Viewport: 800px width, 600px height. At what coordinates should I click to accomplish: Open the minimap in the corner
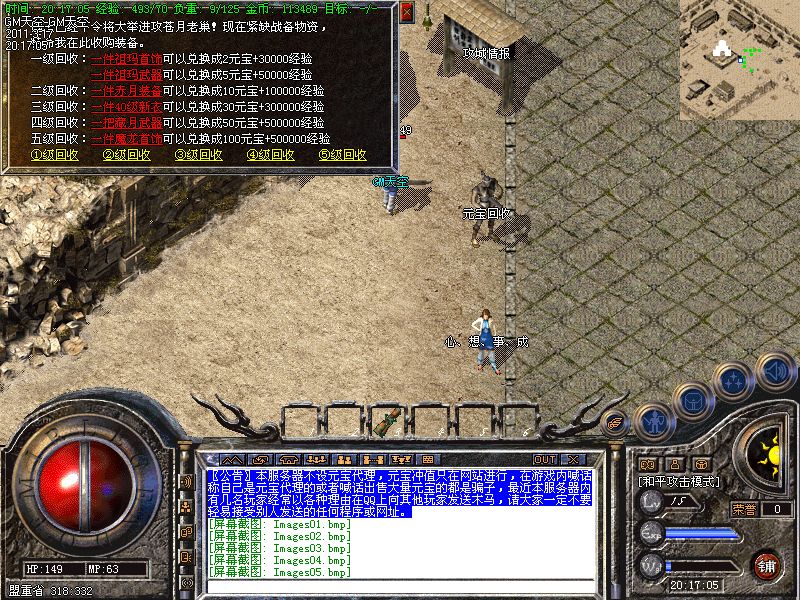click(739, 57)
